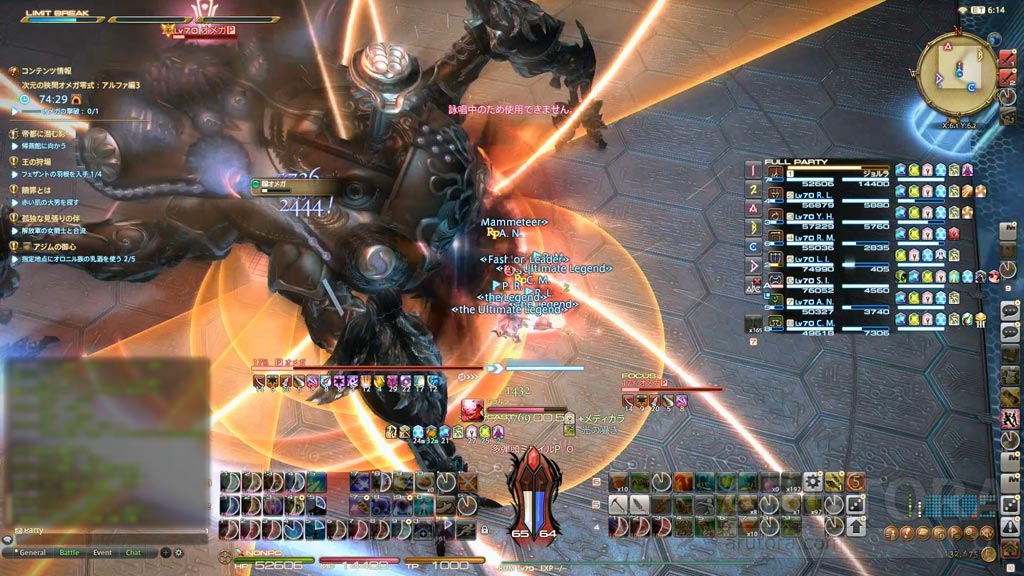Switch to the General chat tab
This screenshot has width=1024, height=576.
(x=32, y=552)
